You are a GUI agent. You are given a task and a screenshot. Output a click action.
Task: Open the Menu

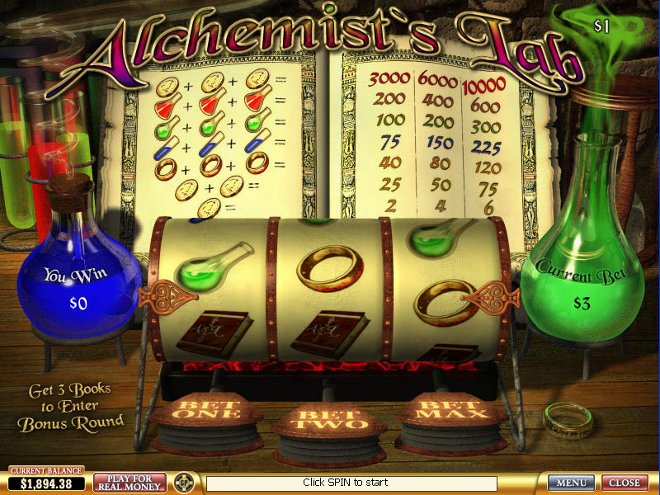click(x=571, y=483)
